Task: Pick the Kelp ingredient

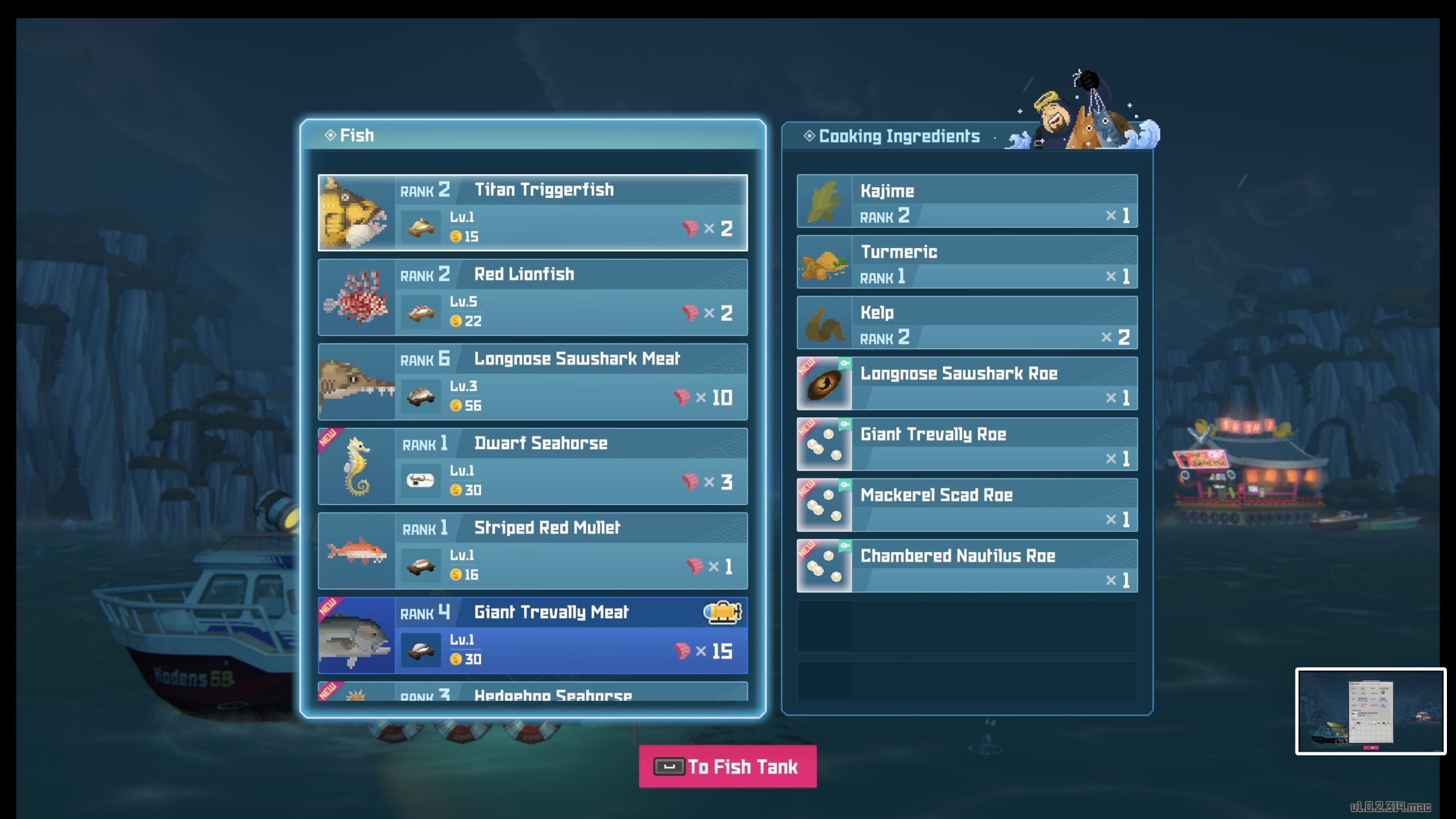Action: point(967,323)
